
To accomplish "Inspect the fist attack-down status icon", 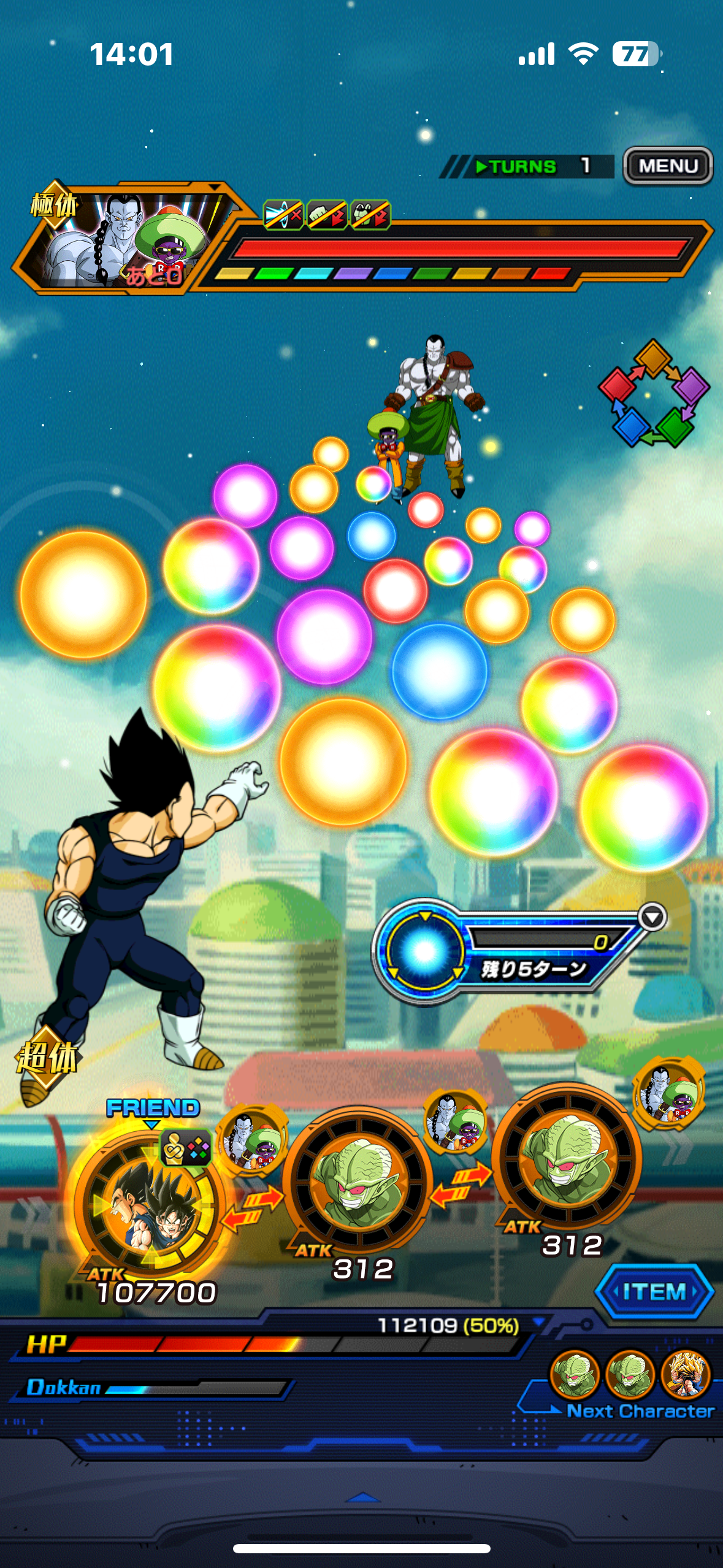I will pos(326,215).
